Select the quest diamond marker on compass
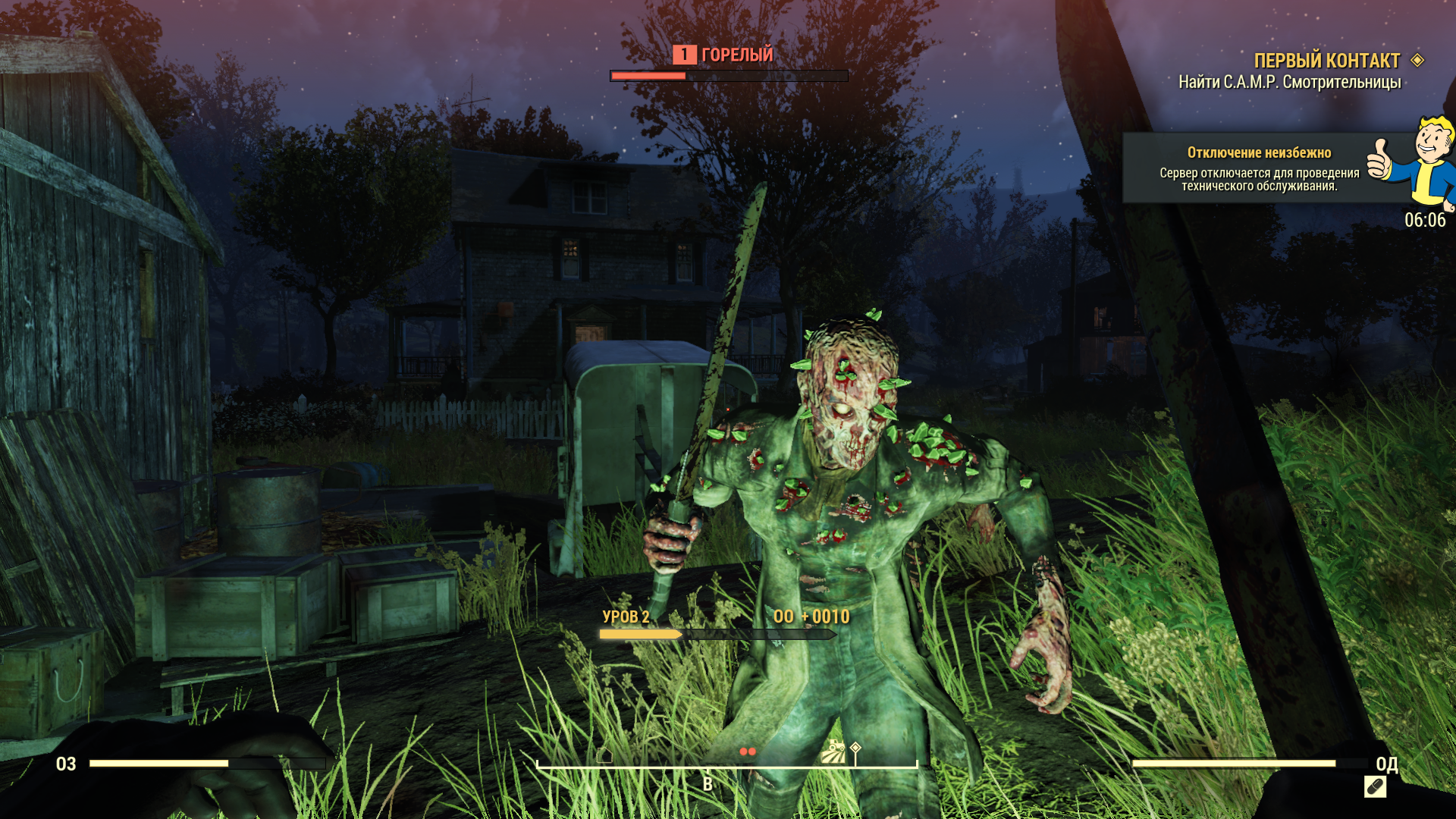This screenshot has height=819, width=1456. pyautogui.click(x=855, y=748)
